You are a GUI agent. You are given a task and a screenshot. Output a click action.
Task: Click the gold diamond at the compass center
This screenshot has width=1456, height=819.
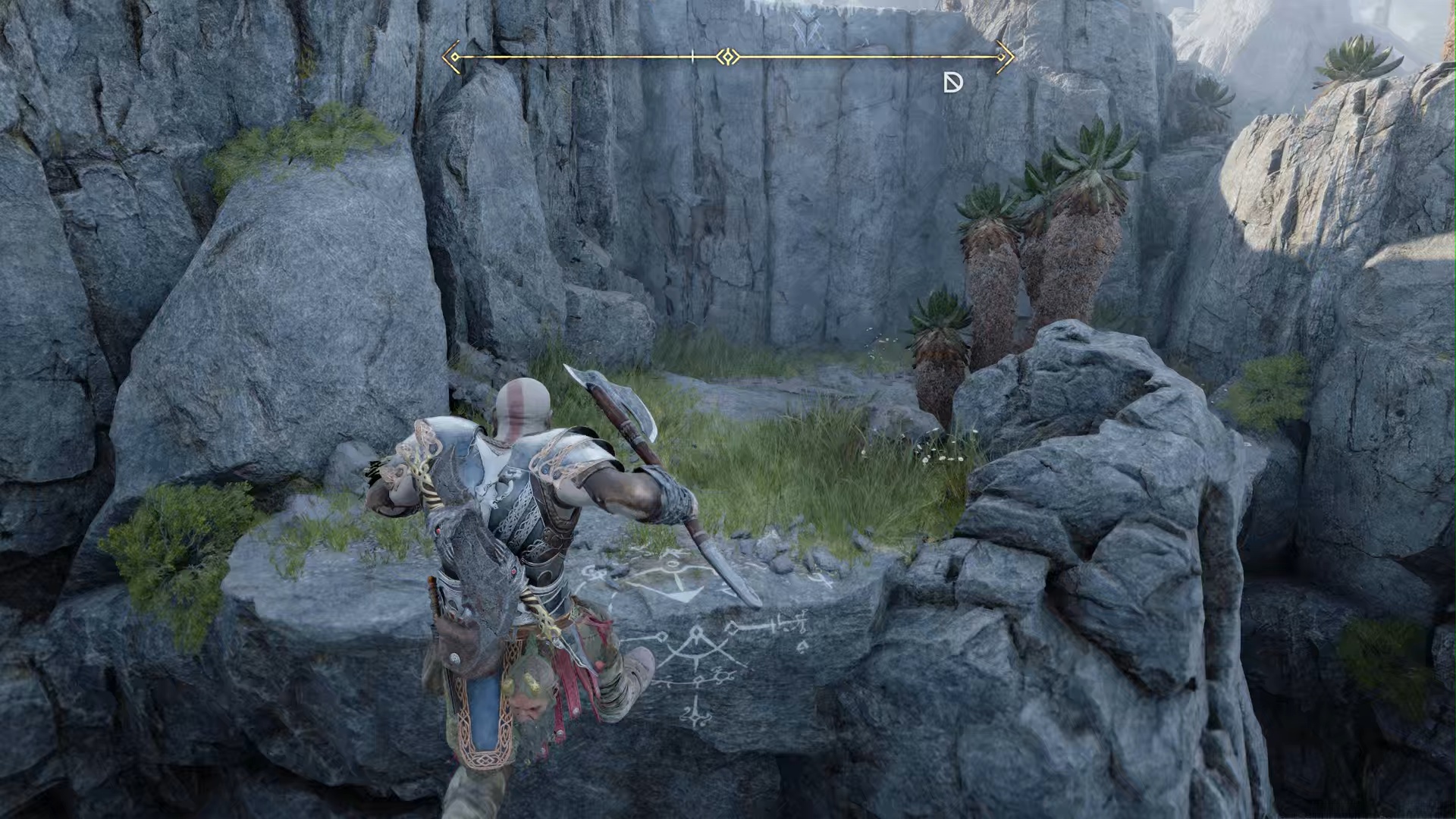click(x=728, y=57)
